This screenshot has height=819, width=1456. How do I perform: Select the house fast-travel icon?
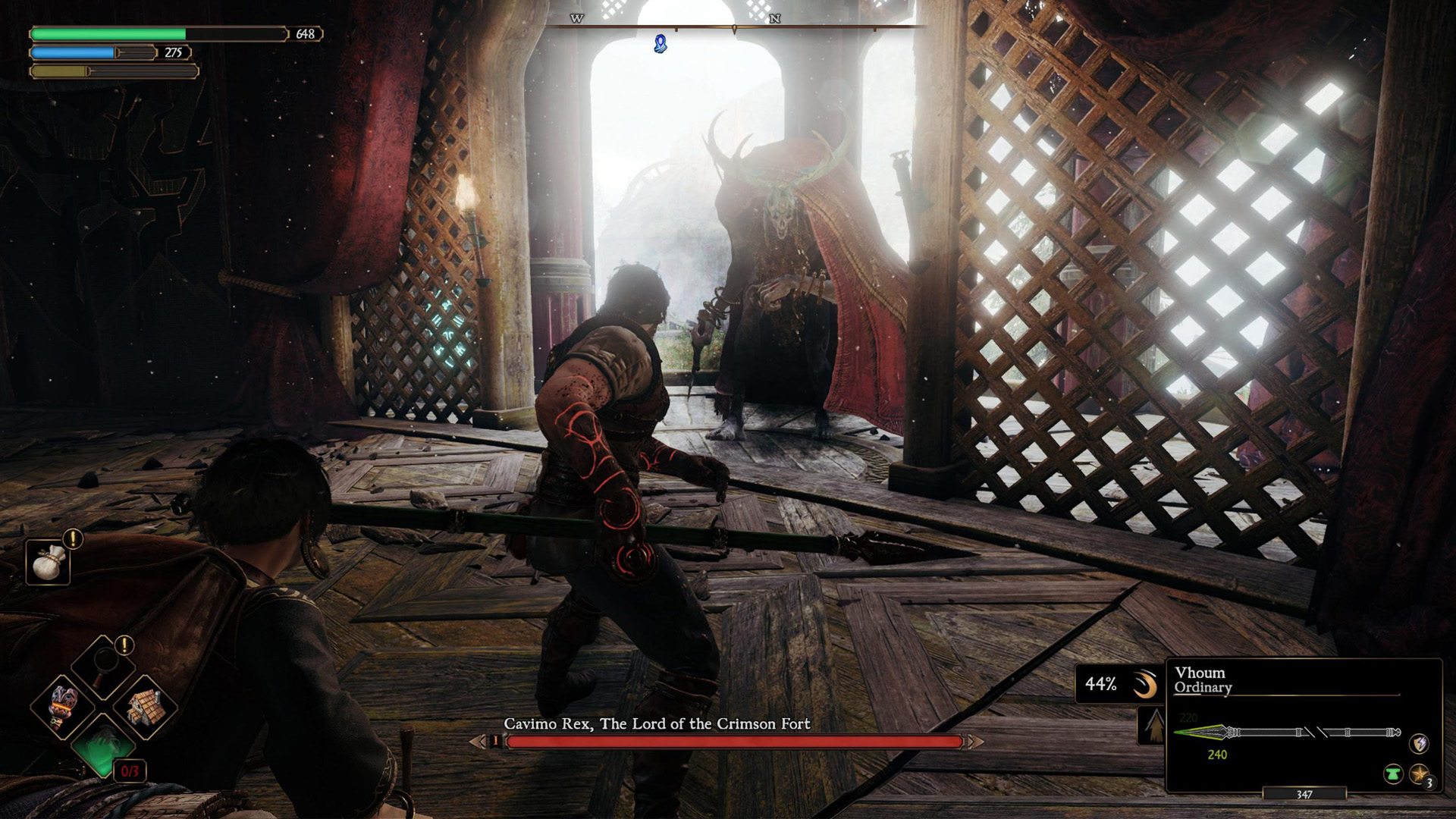(x=146, y=707)
